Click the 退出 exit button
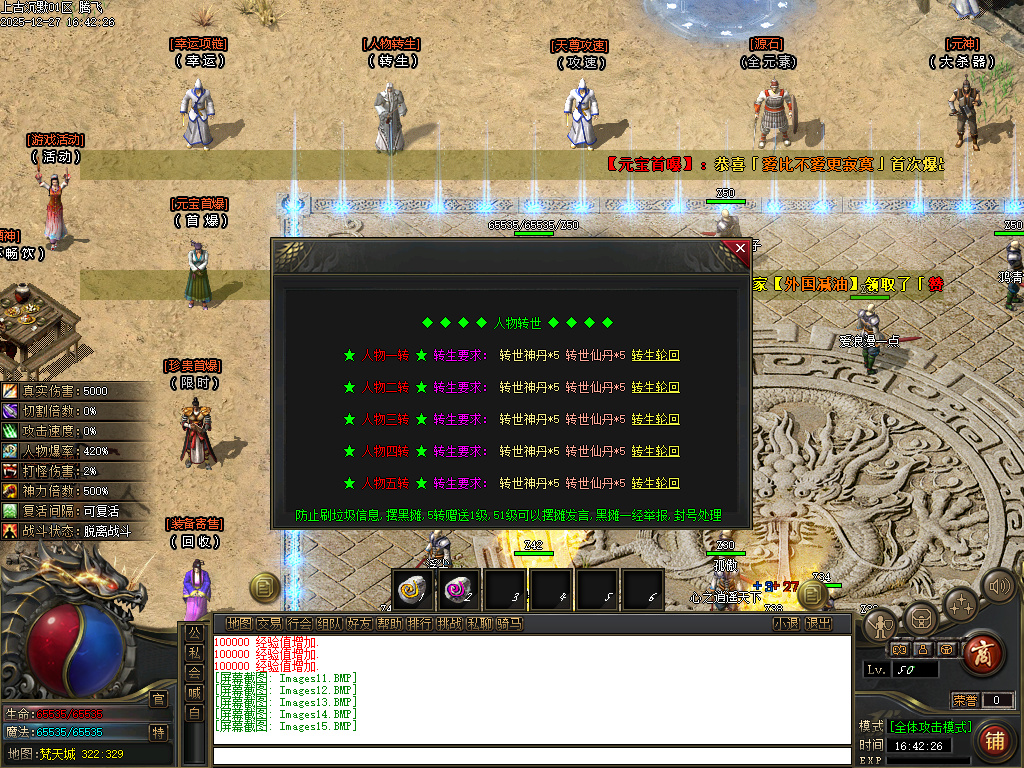This screenshot has height=768, width=1024. (818, 624)
